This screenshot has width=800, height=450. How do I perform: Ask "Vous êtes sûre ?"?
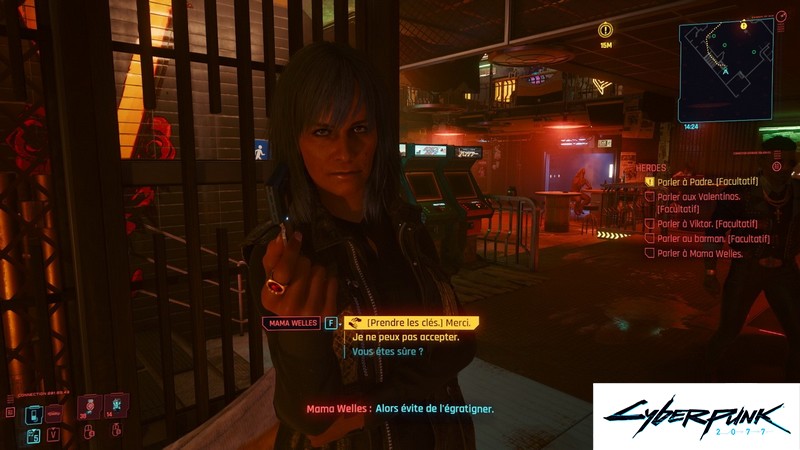click(387, 352)
